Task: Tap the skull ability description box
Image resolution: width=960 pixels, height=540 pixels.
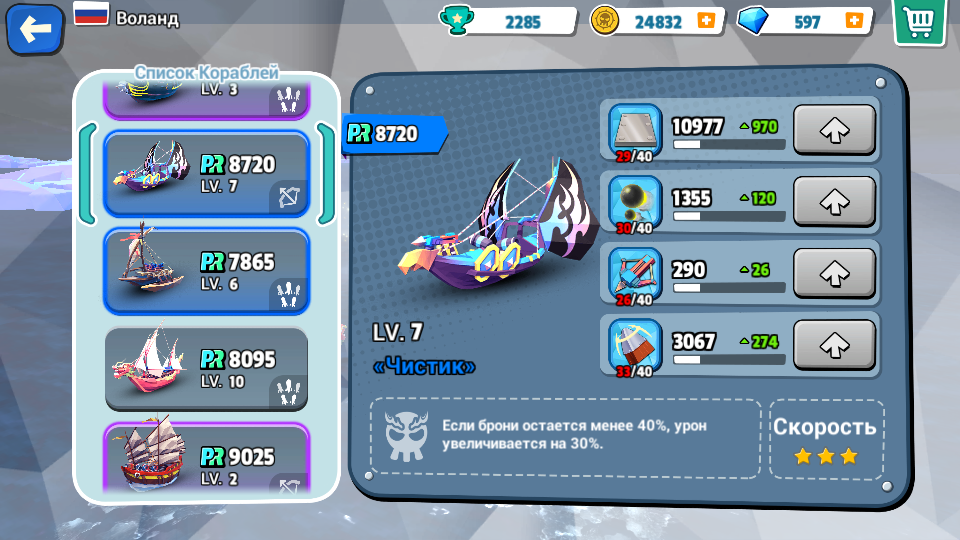Action: click(x=565, y=437)
